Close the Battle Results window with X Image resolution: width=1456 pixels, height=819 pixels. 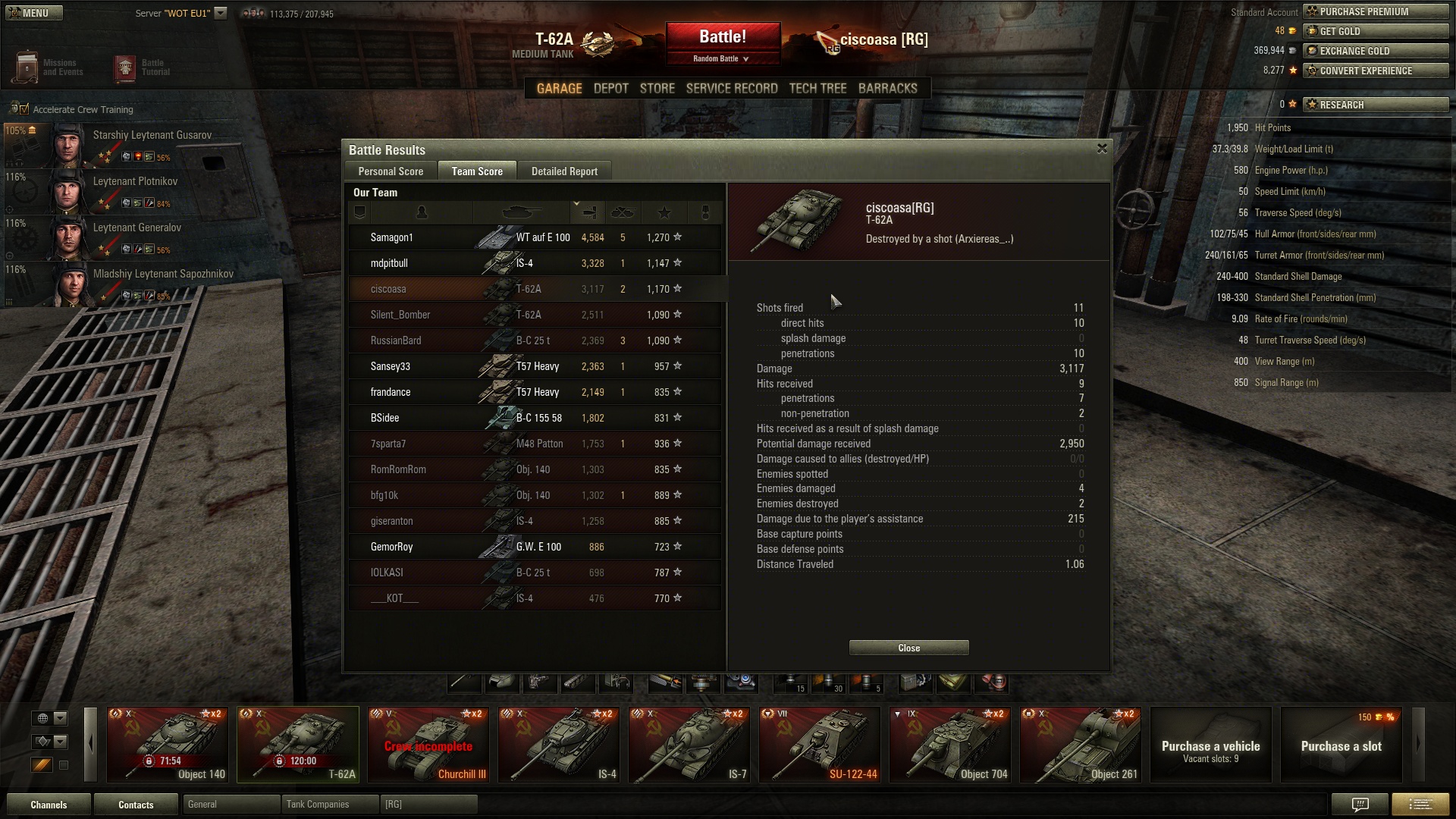click(x=1102, y=149)
